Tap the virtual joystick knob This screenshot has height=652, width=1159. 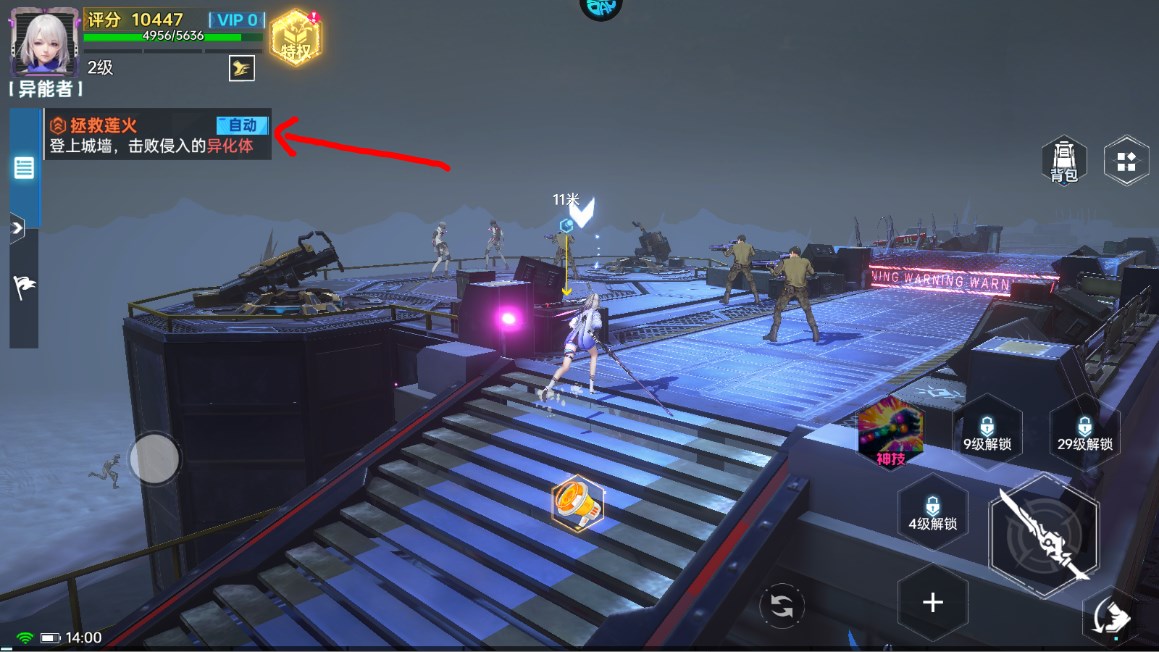(x=155, y=459)
